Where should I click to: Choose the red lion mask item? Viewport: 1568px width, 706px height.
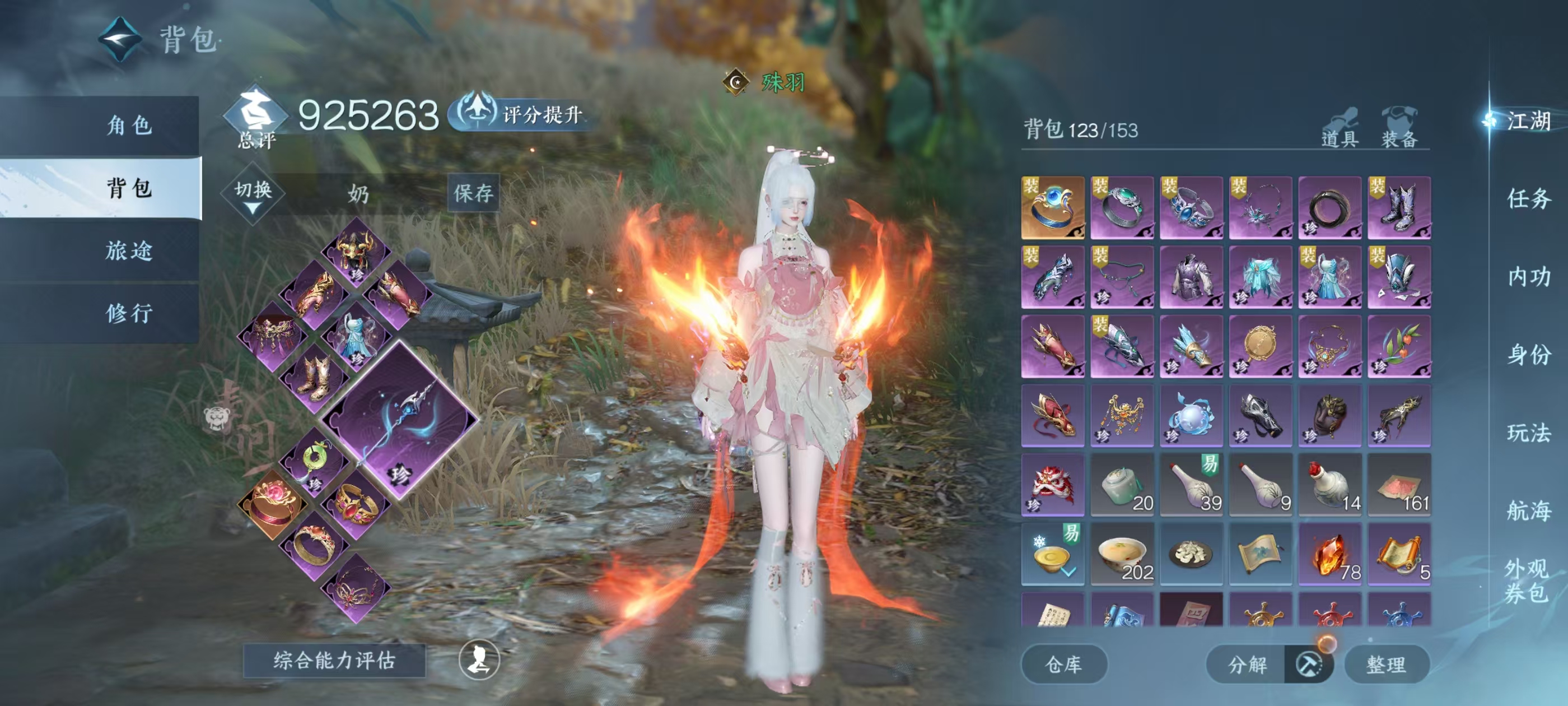[x=1052, y=485]
